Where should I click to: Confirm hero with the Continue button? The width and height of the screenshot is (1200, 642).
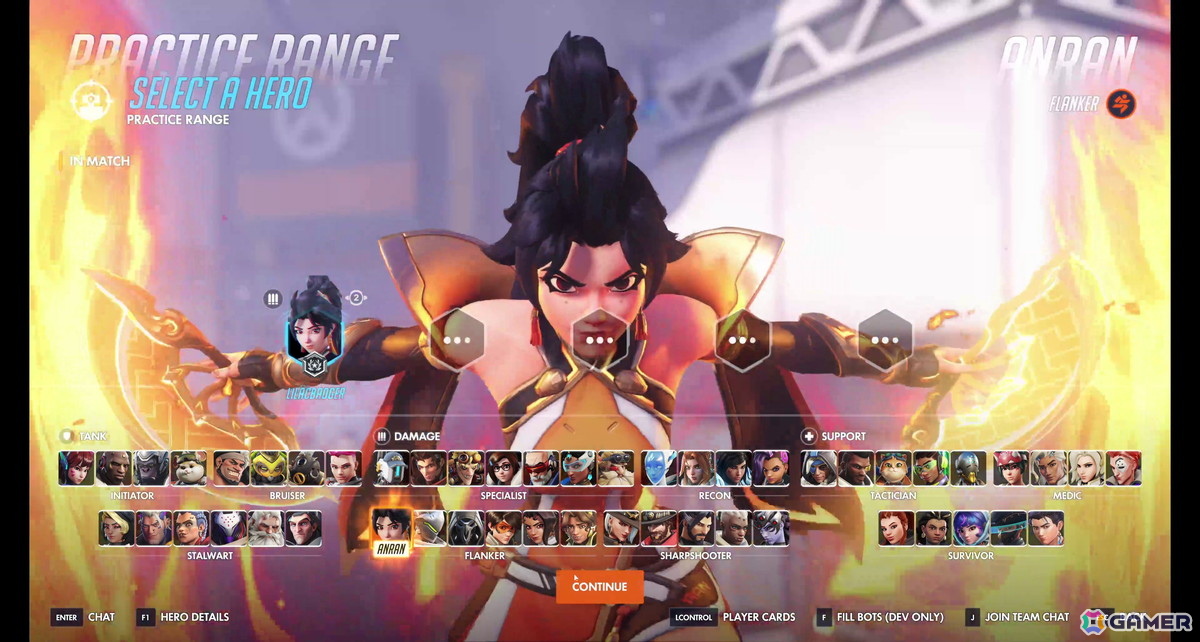[x=600, y=587]
